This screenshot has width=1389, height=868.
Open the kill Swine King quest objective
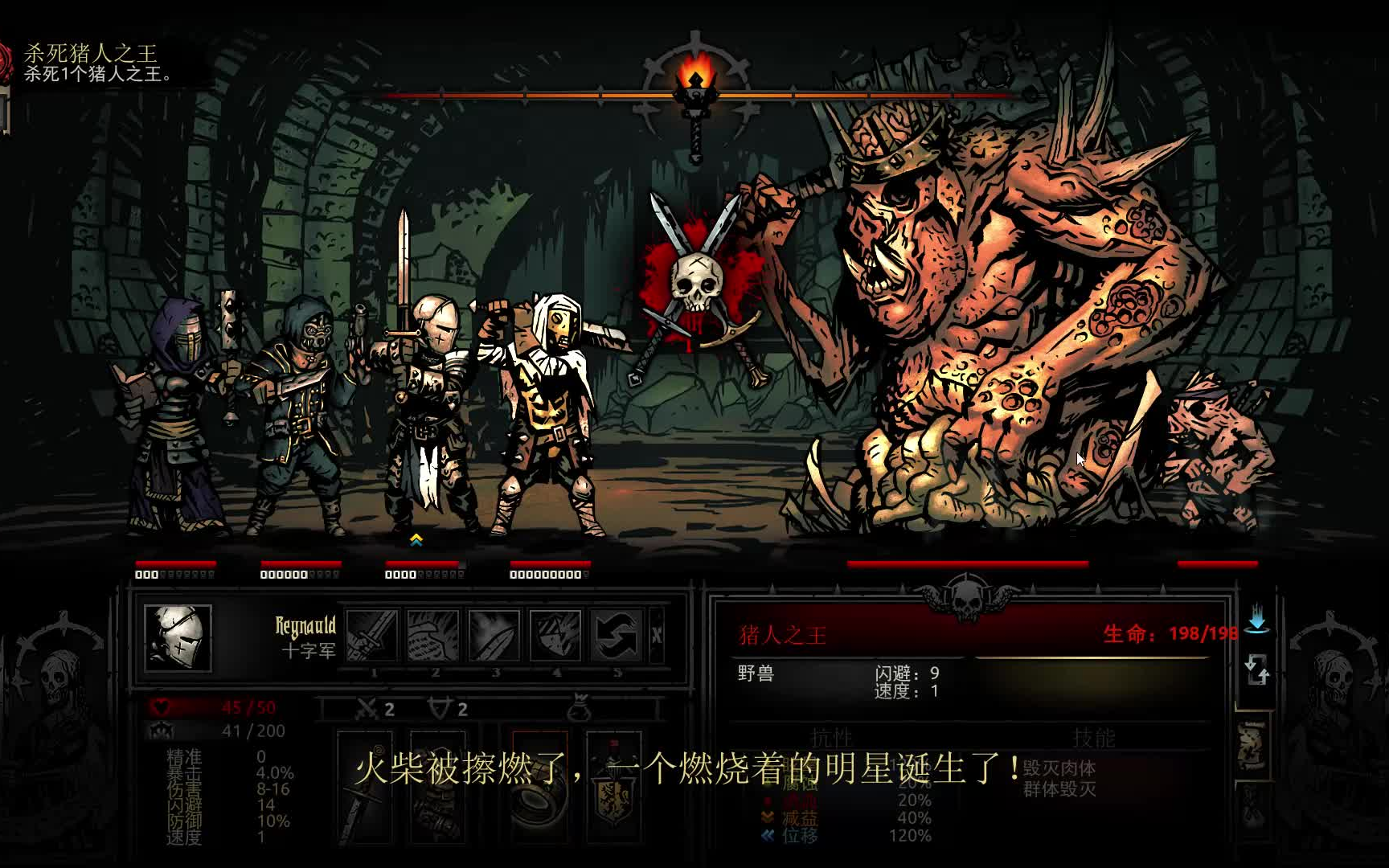90,63
